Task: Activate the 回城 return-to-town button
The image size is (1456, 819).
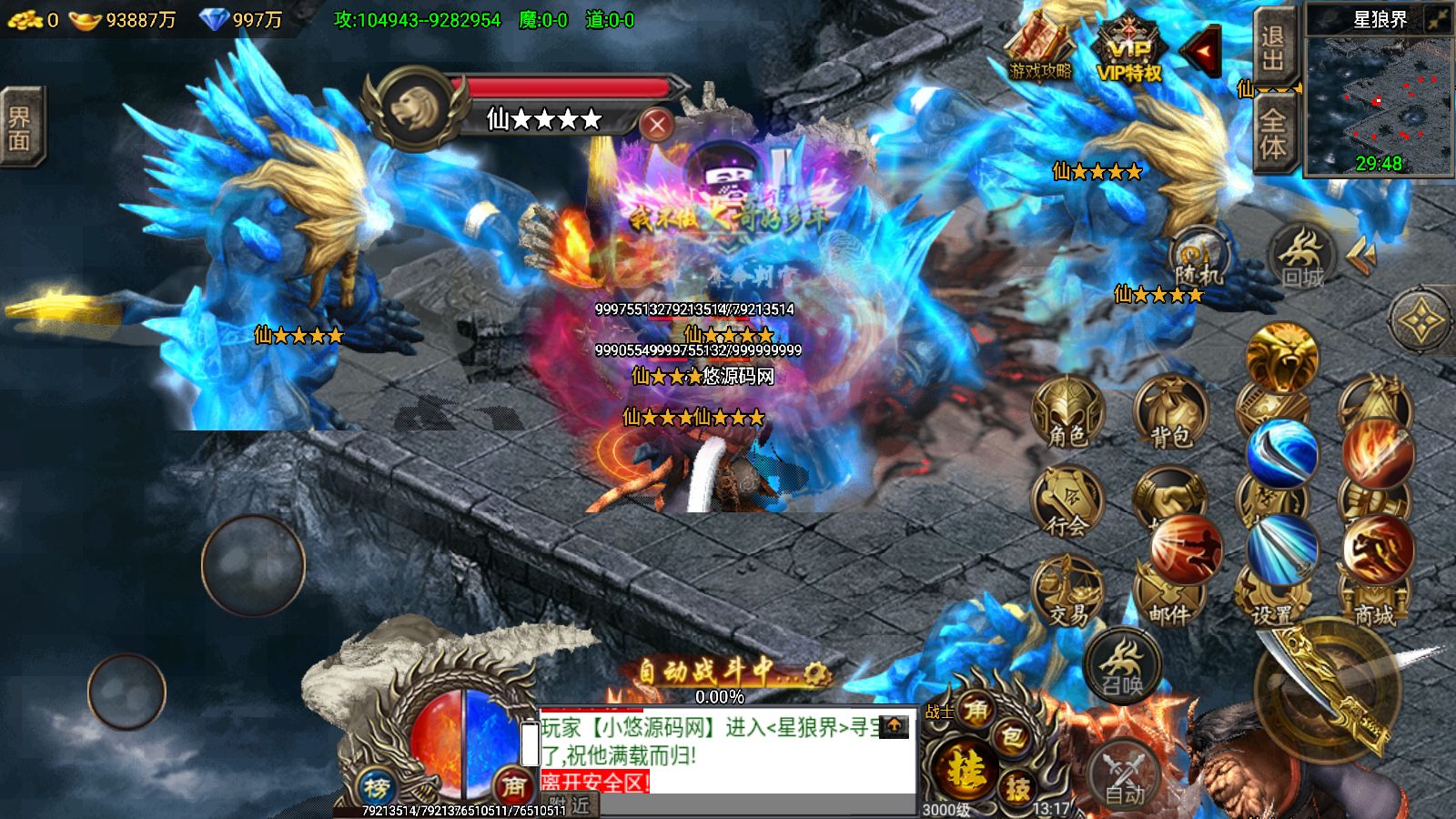Action: pos(1302,258)
